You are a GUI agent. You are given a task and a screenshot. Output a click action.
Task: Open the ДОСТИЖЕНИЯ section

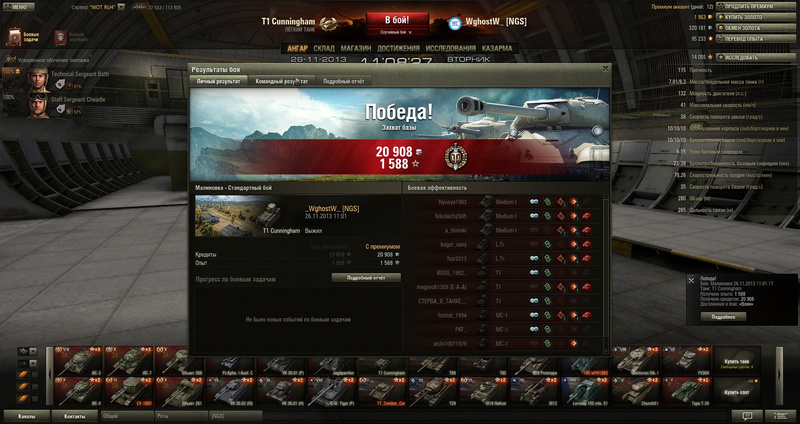[398, 47]
